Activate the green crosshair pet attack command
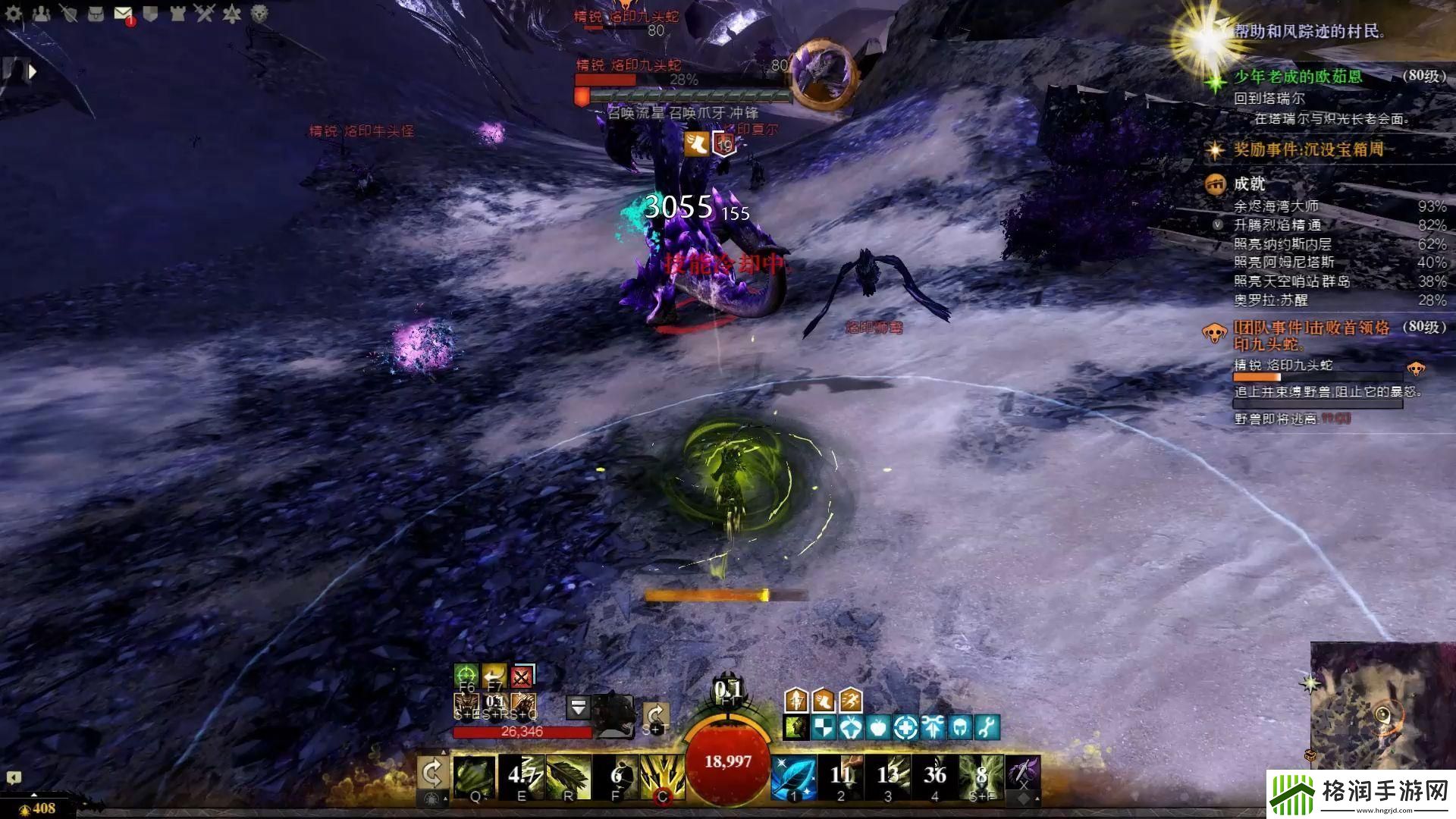 (466, 675)
